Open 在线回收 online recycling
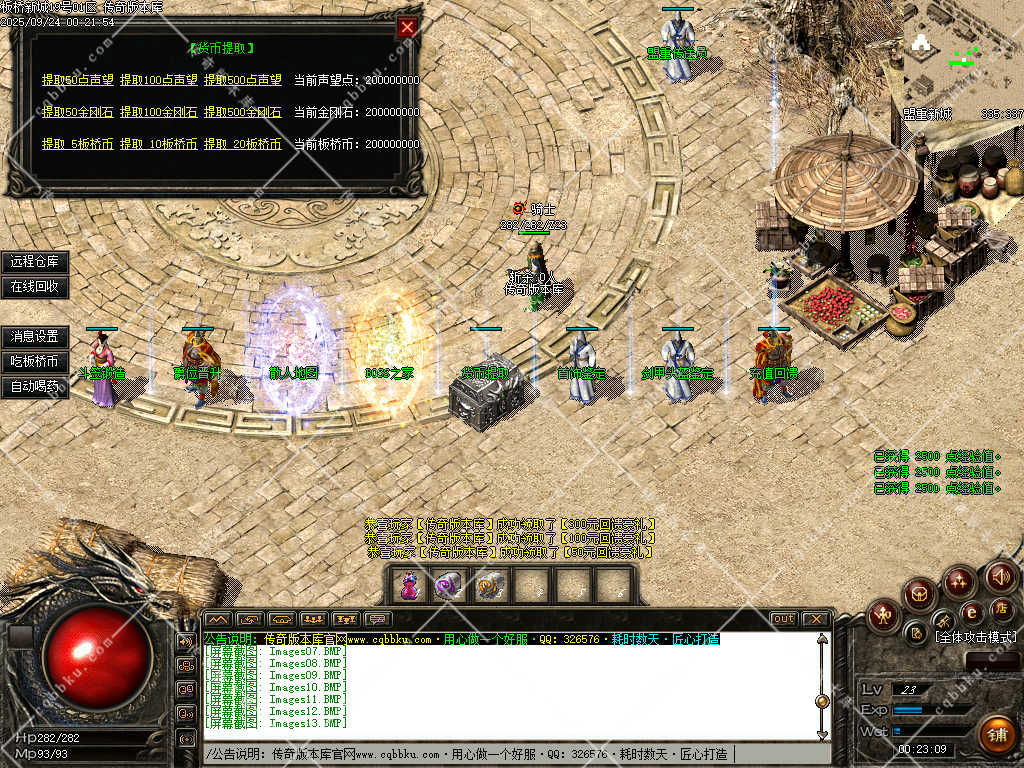Viewport: 1024px width, 768px height. pos(35,287)
